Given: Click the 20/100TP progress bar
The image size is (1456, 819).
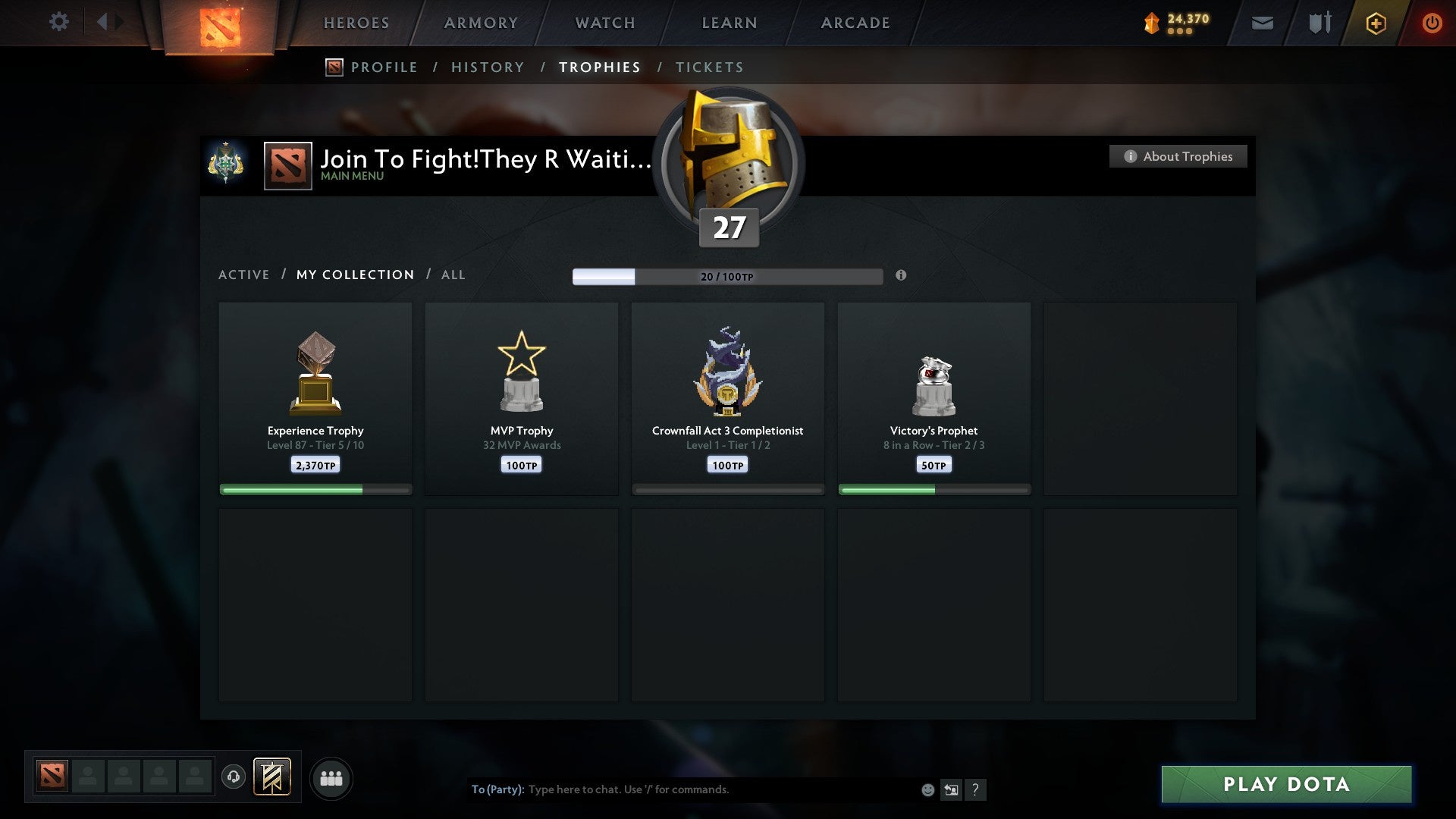Looking at the screenshot, I should click(728, 276).
